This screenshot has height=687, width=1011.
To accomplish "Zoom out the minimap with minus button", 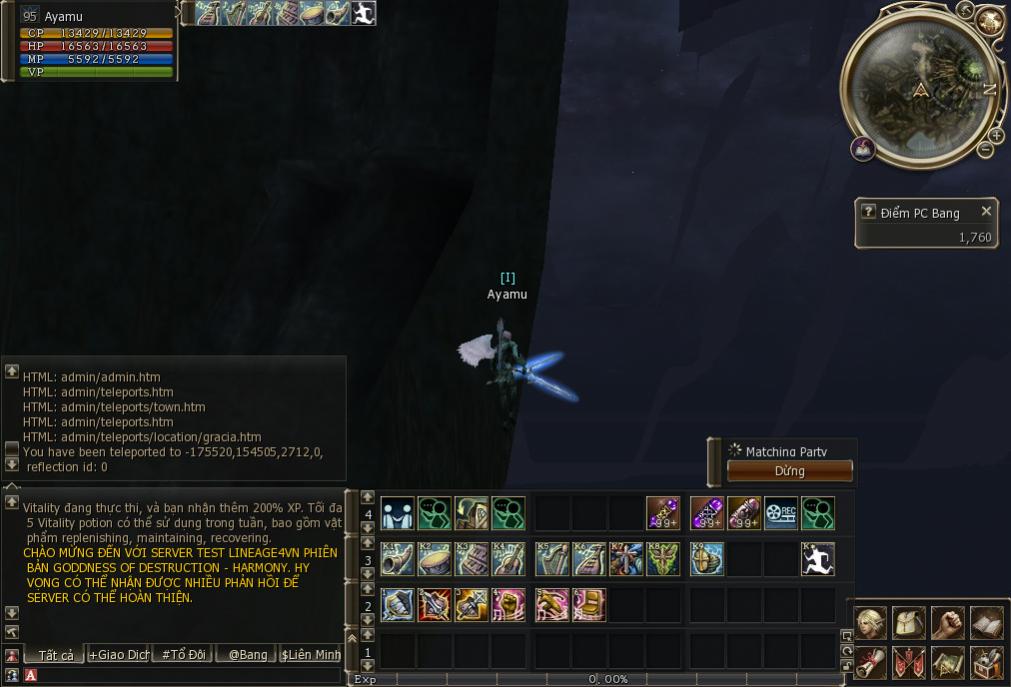I will pos(985,150).
